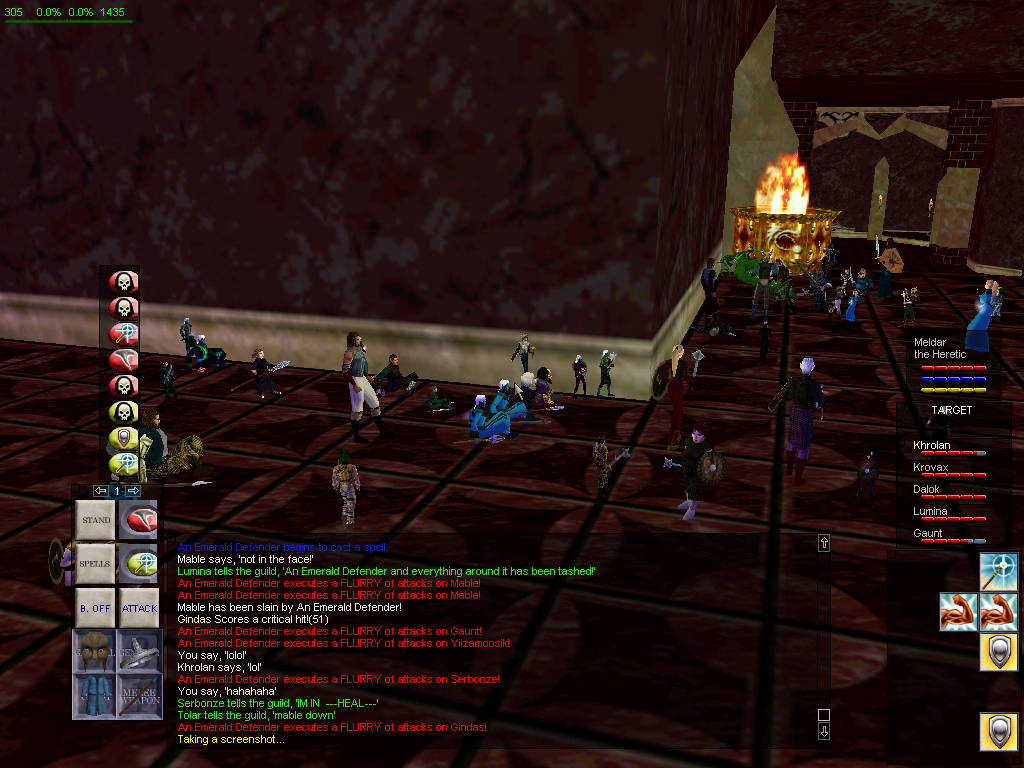1024x768 pixels.
Task: Go to the next hotbar page arrow
Action: (133, 491)
